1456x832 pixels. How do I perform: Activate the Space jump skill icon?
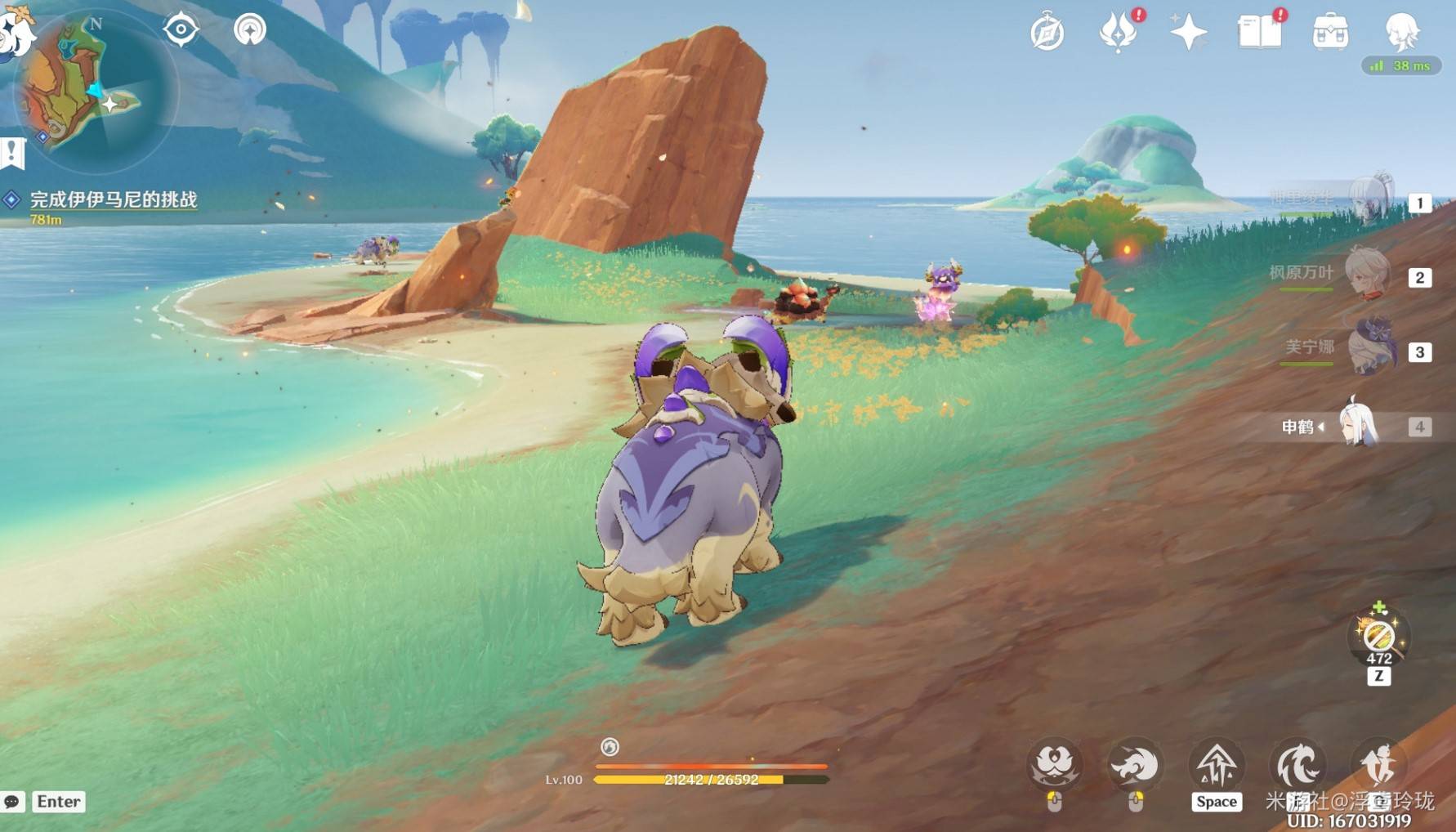pos(1217,767)
